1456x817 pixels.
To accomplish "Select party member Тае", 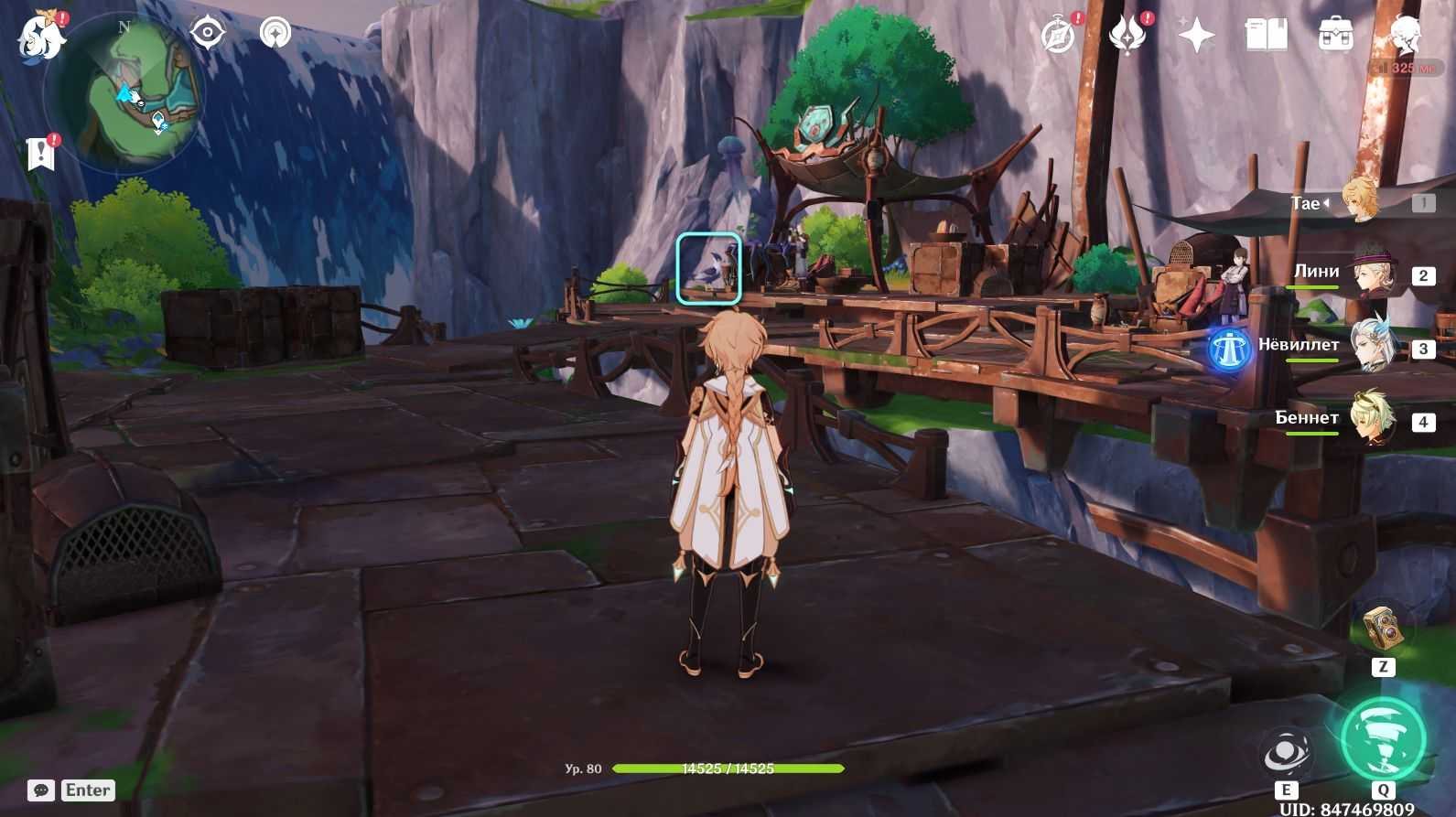I will tap(1362, 201).
